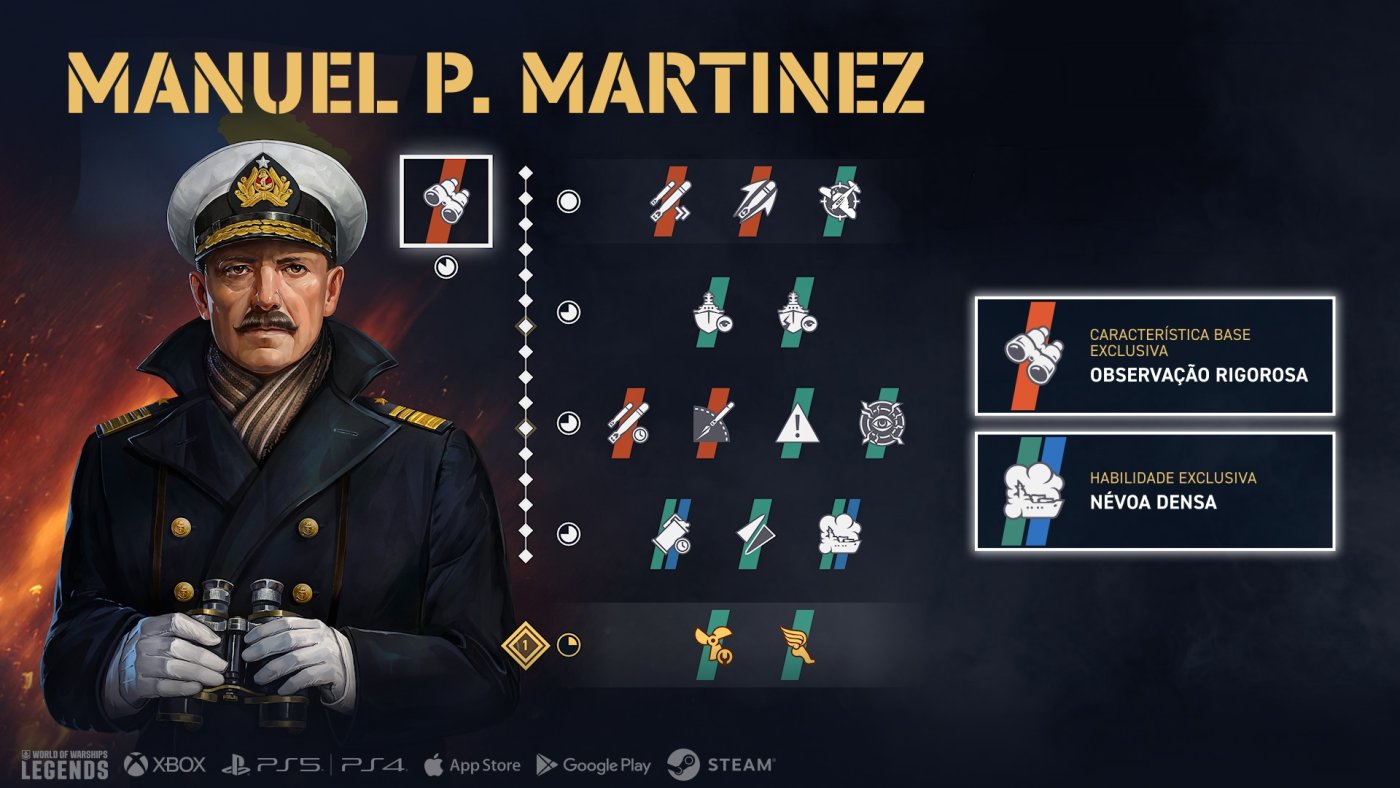Select the protractor angle skill icon
Image resolution: width=1400 pixels, height=788 pixels.
[x=714, y=423]
